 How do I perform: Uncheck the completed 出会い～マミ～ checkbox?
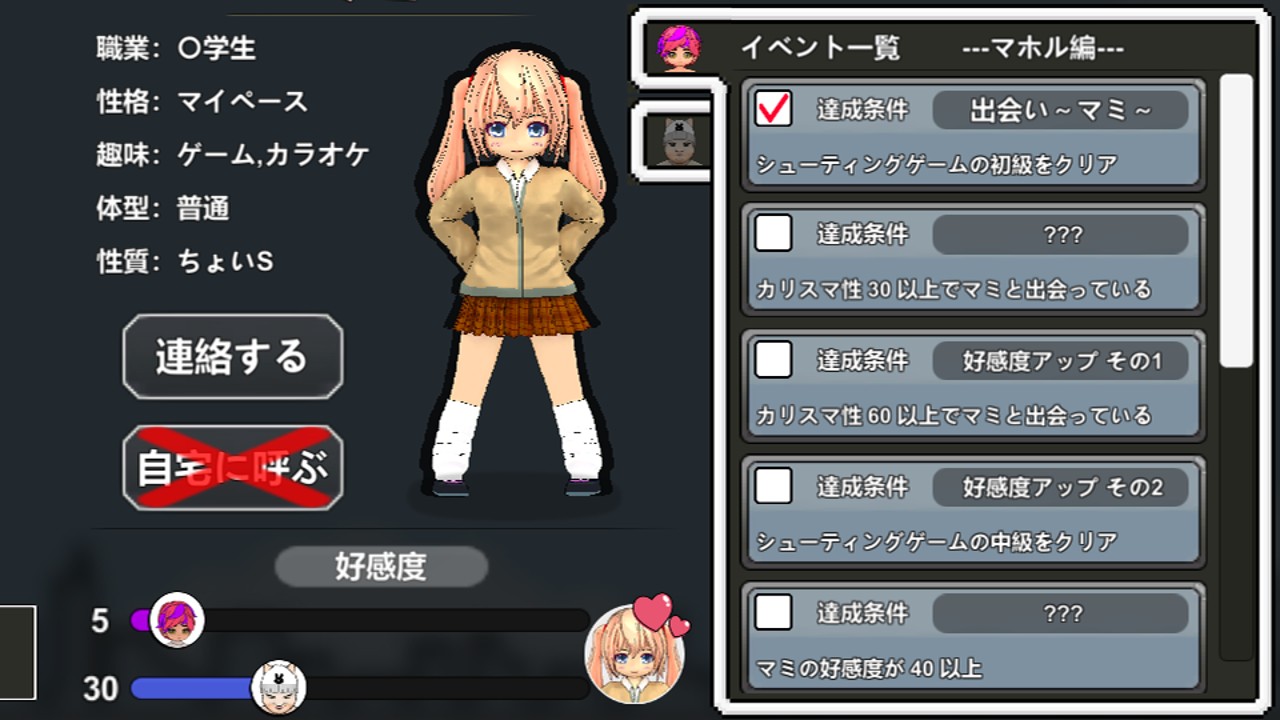(x=772, y=110)
